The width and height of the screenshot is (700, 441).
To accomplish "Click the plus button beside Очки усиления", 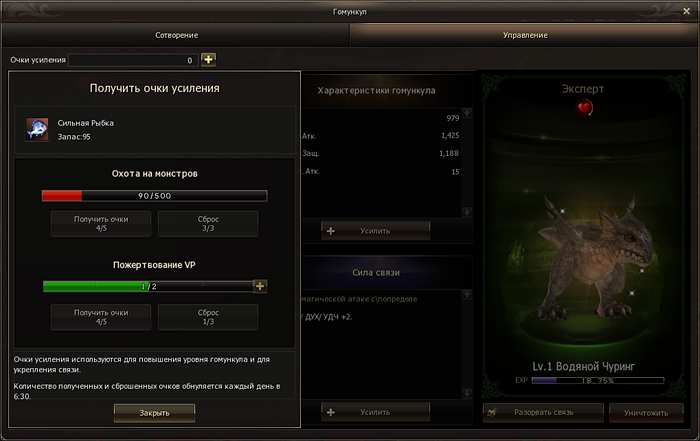I will (x=208, y=60).
